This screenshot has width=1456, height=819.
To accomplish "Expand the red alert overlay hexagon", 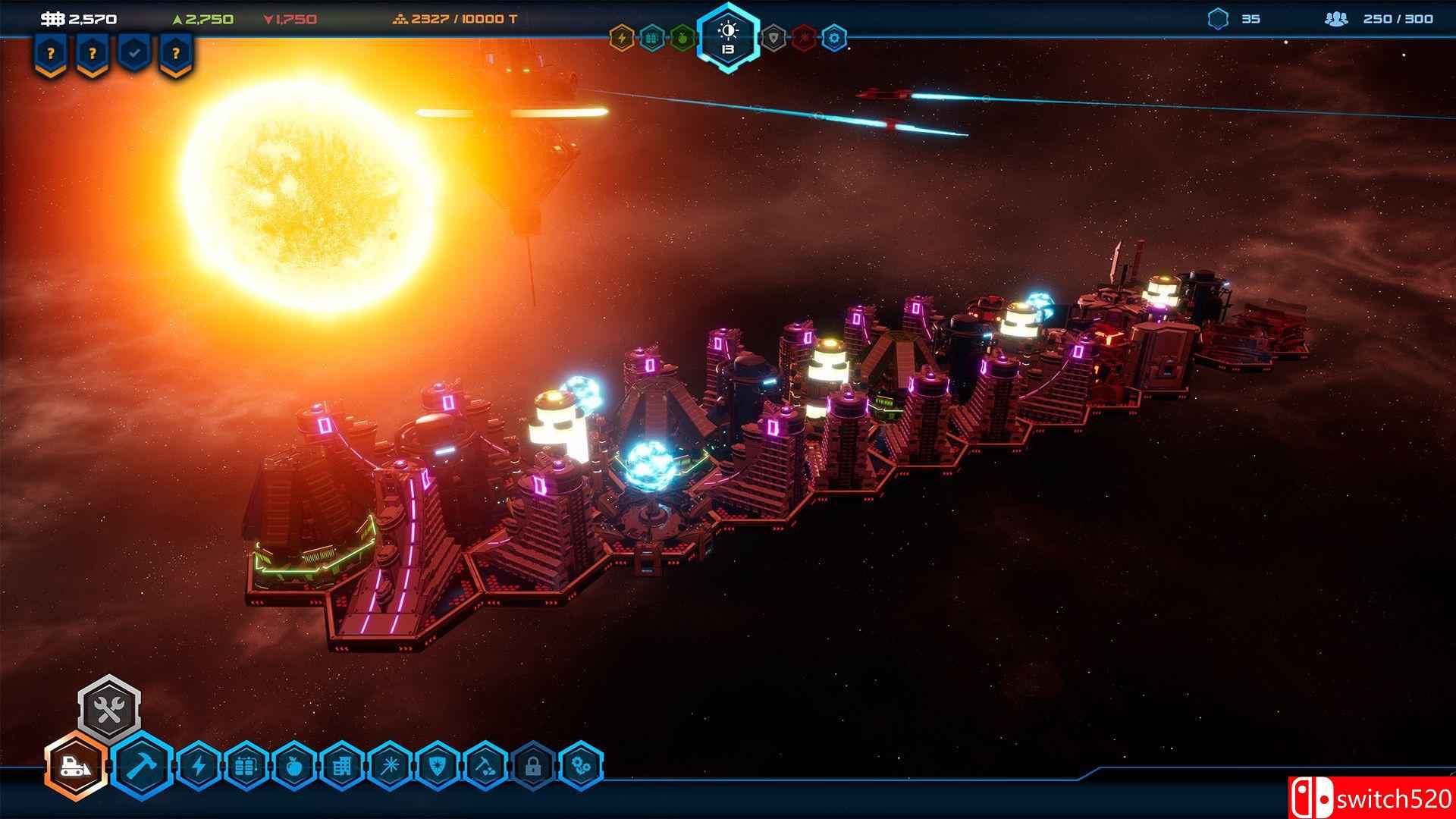I will [x=803, y=36].
